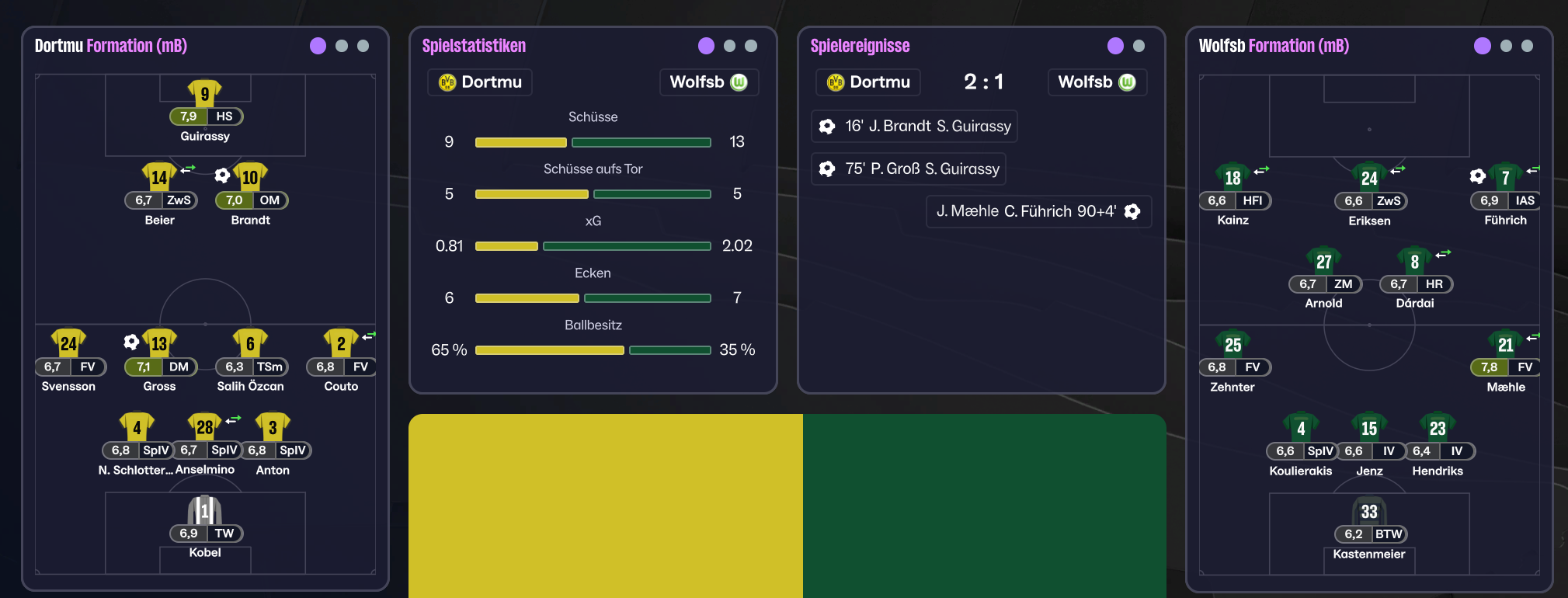1568x598 pixels.
Task: Show the 16' J. Brandt goal event
Action: [x=914, y=127]
